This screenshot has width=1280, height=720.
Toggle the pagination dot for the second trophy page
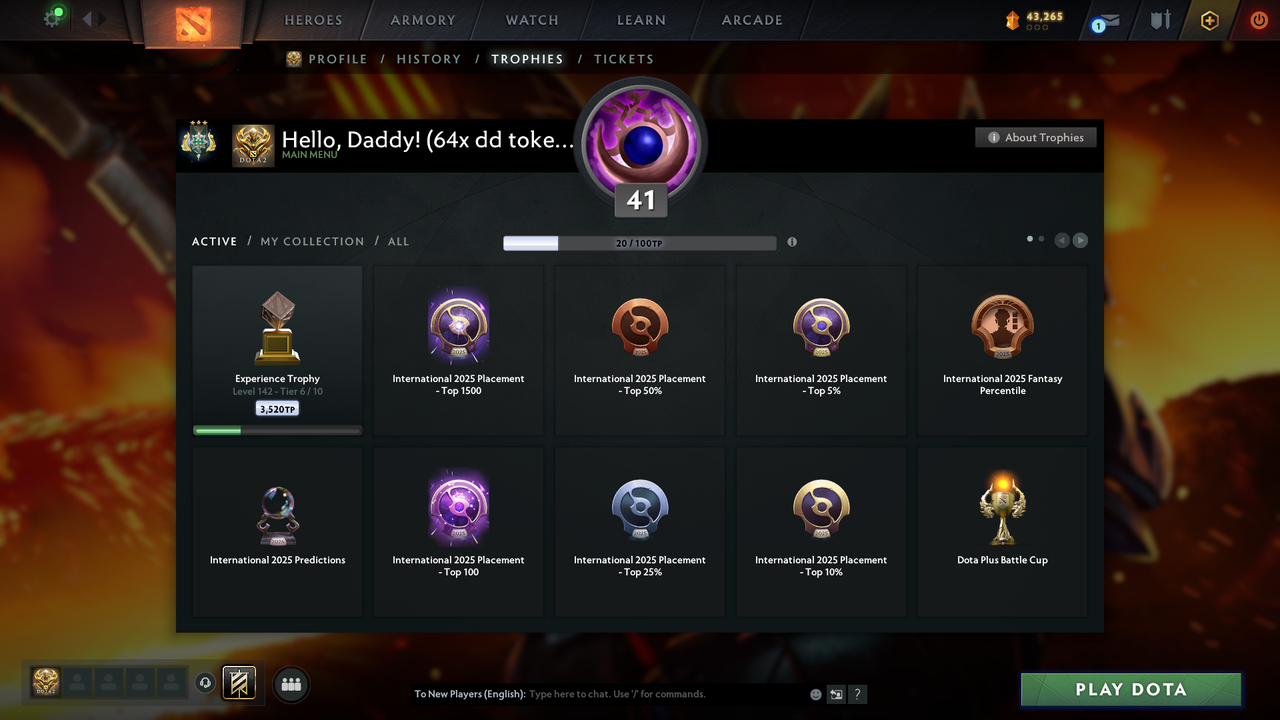[x=1040, y=239]
